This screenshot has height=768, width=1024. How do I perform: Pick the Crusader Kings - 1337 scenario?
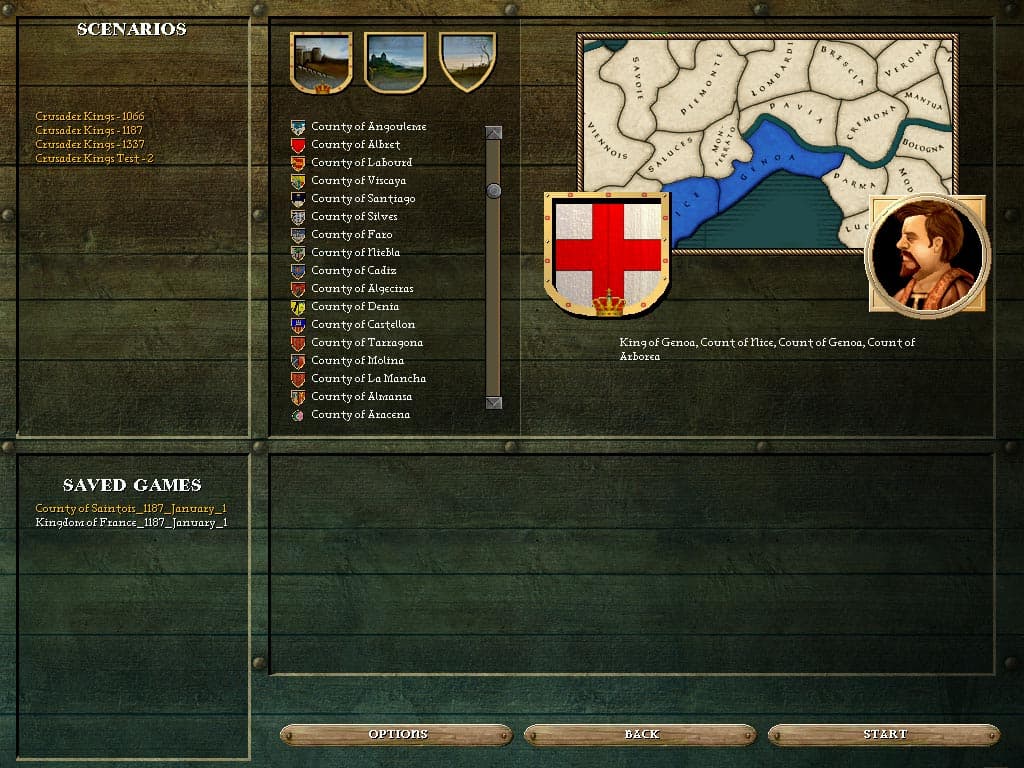(89, 144)
